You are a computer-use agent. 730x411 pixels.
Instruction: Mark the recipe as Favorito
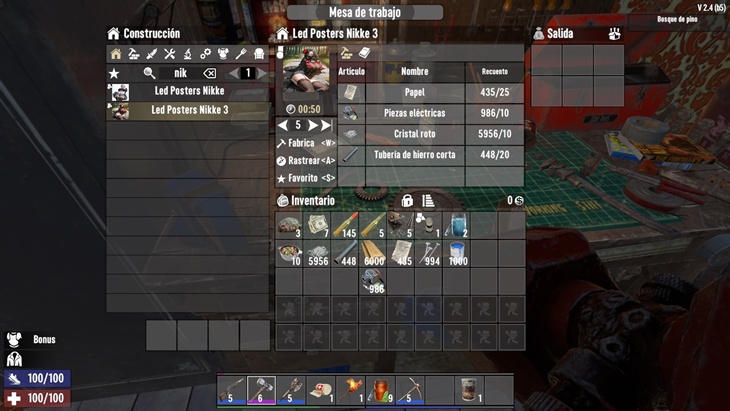point(305,178)
